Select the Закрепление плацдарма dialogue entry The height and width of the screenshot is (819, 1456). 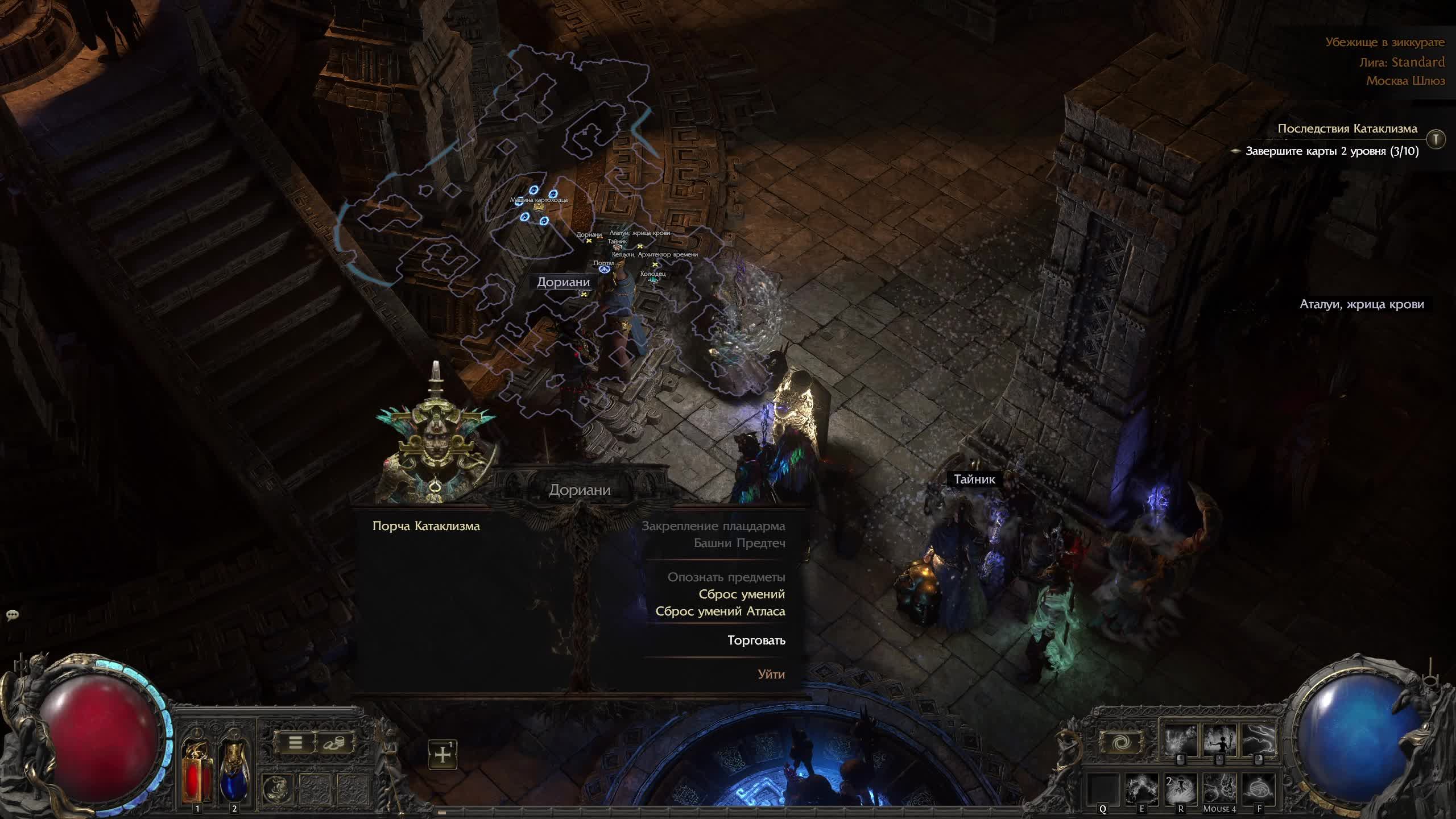[x=713, y=526]
